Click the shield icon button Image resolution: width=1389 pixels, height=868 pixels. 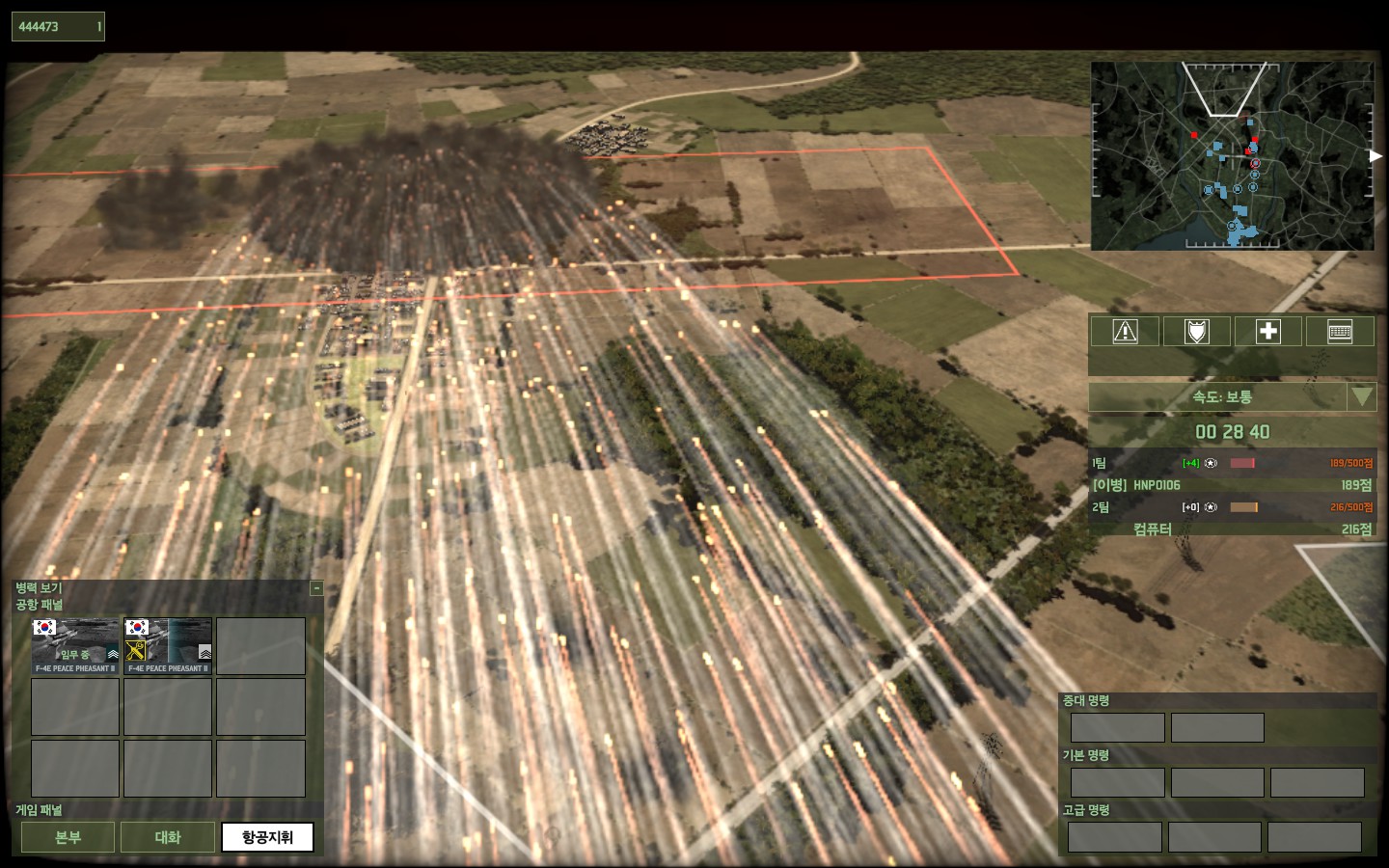[1196, 332]
